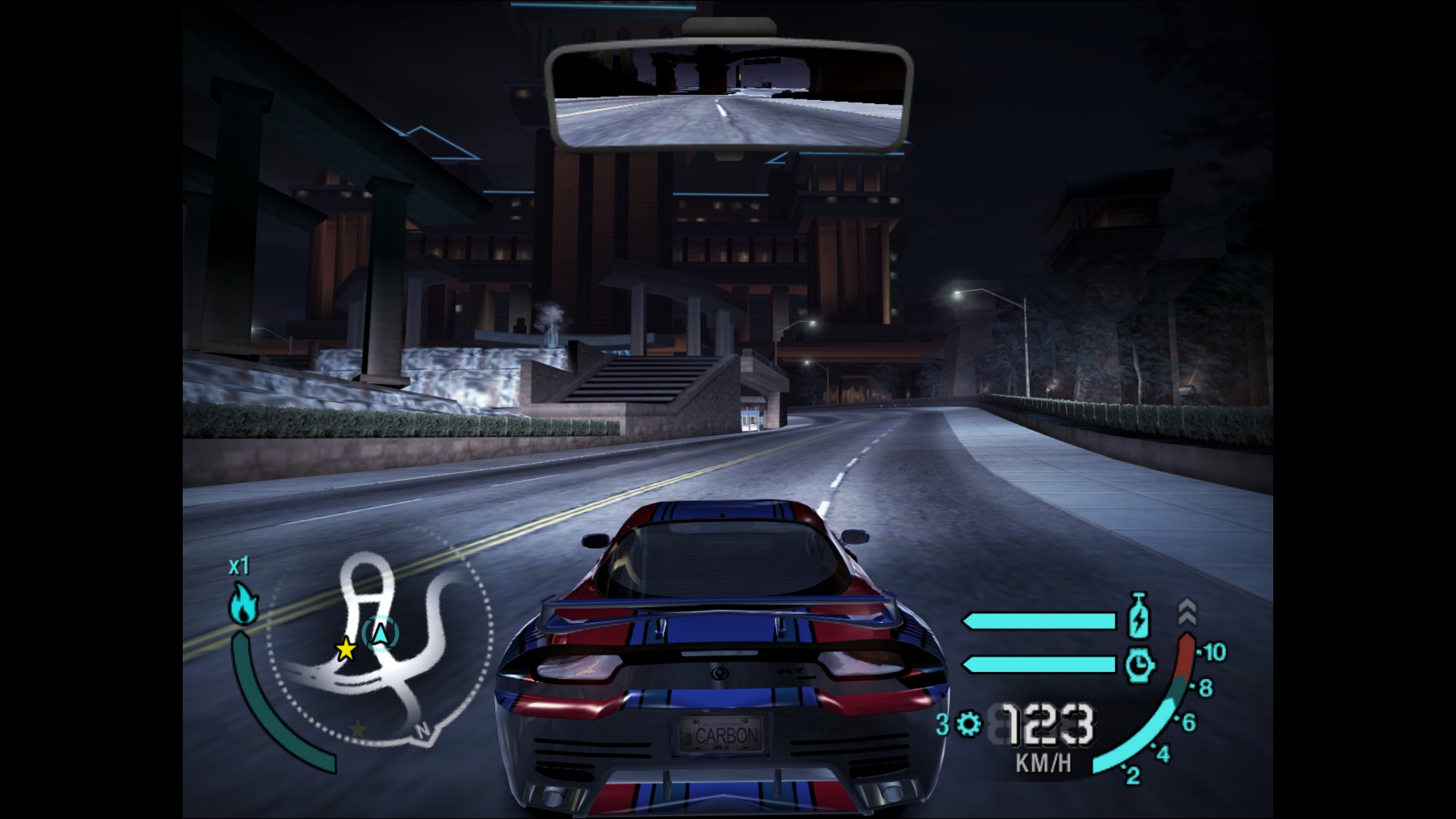The image size is (1456, 819).
Task: Select the yellow star marker on minimap
Action: [x=346, y=649]
